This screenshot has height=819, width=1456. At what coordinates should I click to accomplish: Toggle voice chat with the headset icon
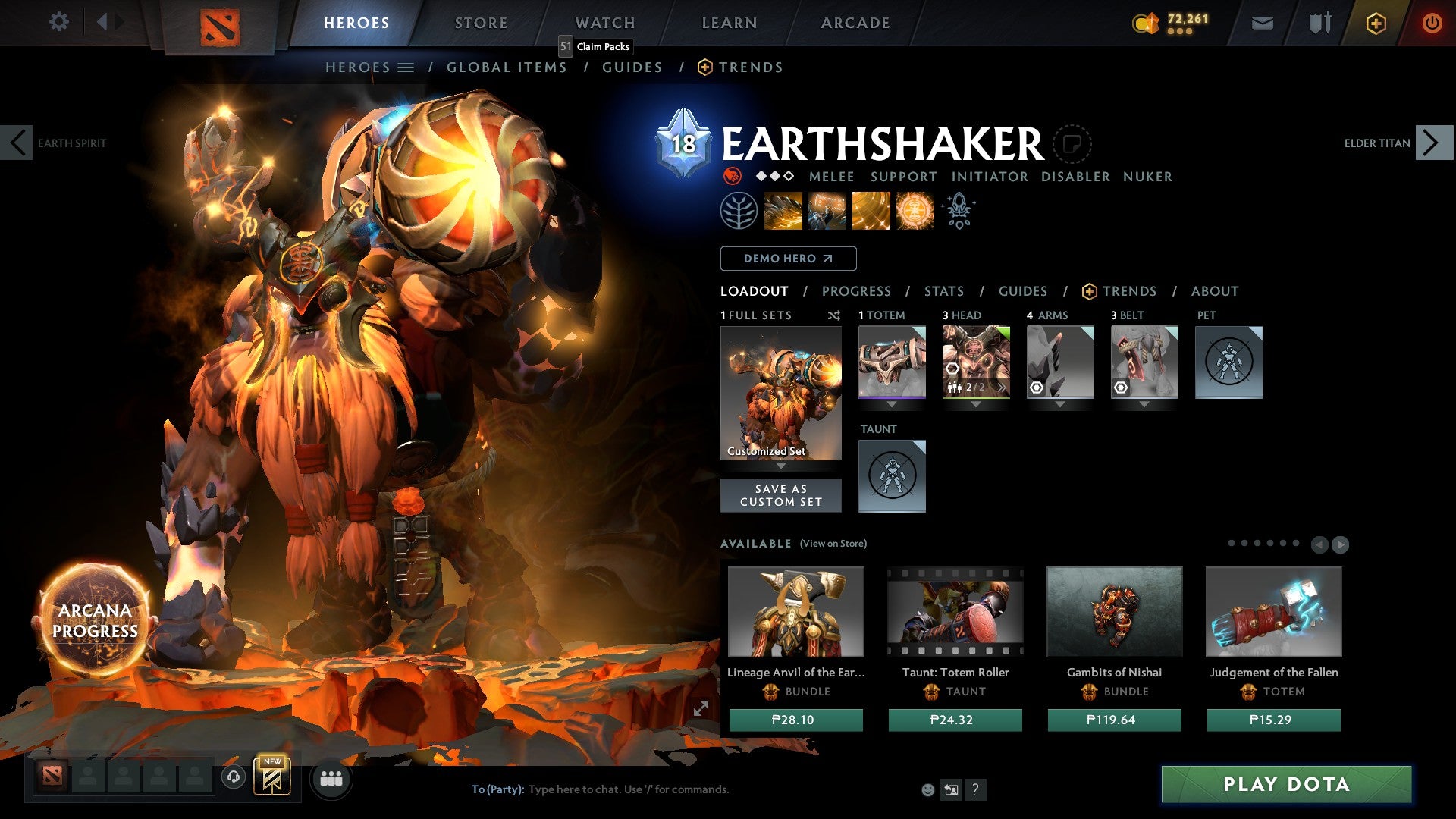click(232, 778)
